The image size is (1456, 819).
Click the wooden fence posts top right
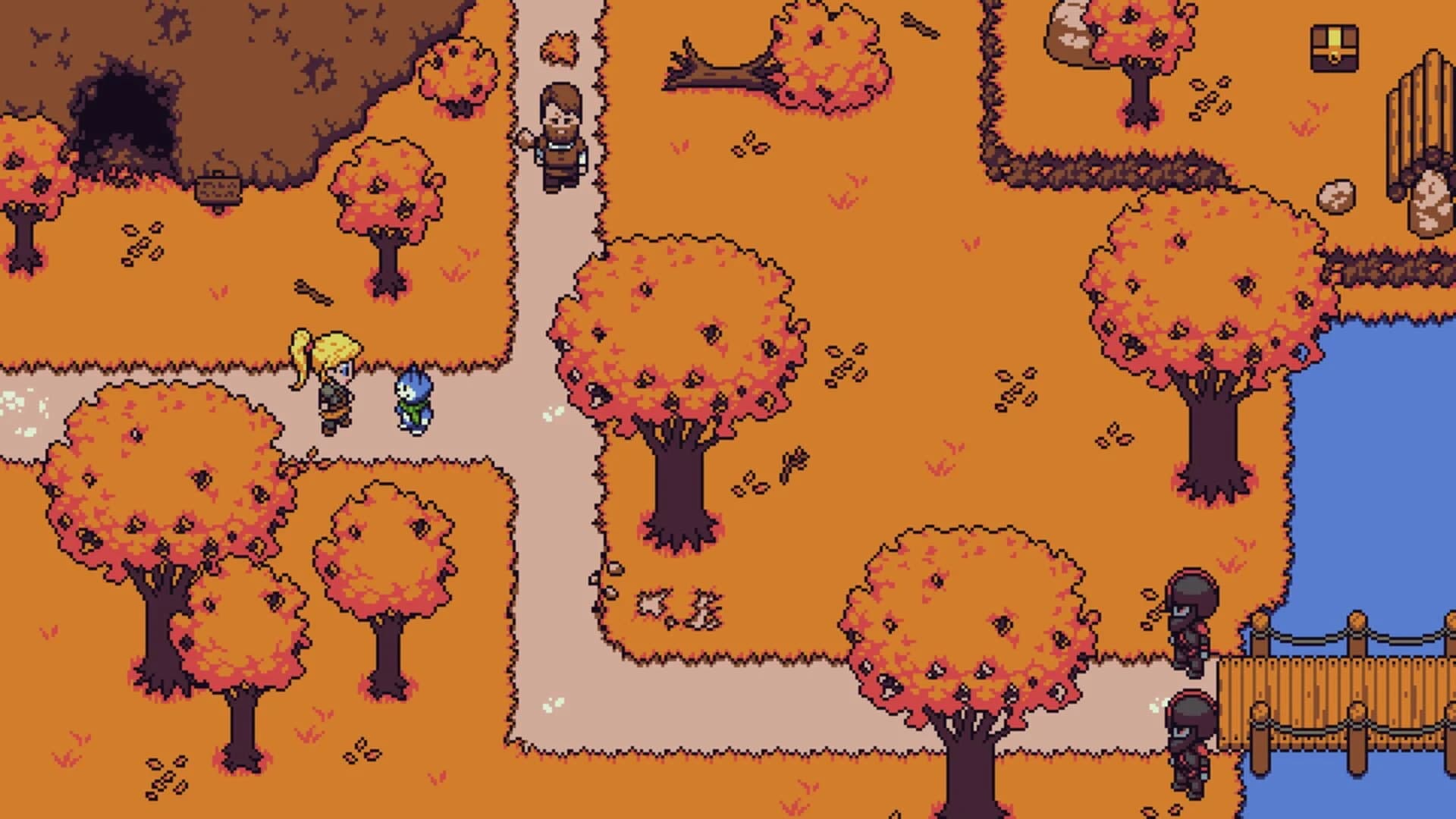[x=1426, y=114]
